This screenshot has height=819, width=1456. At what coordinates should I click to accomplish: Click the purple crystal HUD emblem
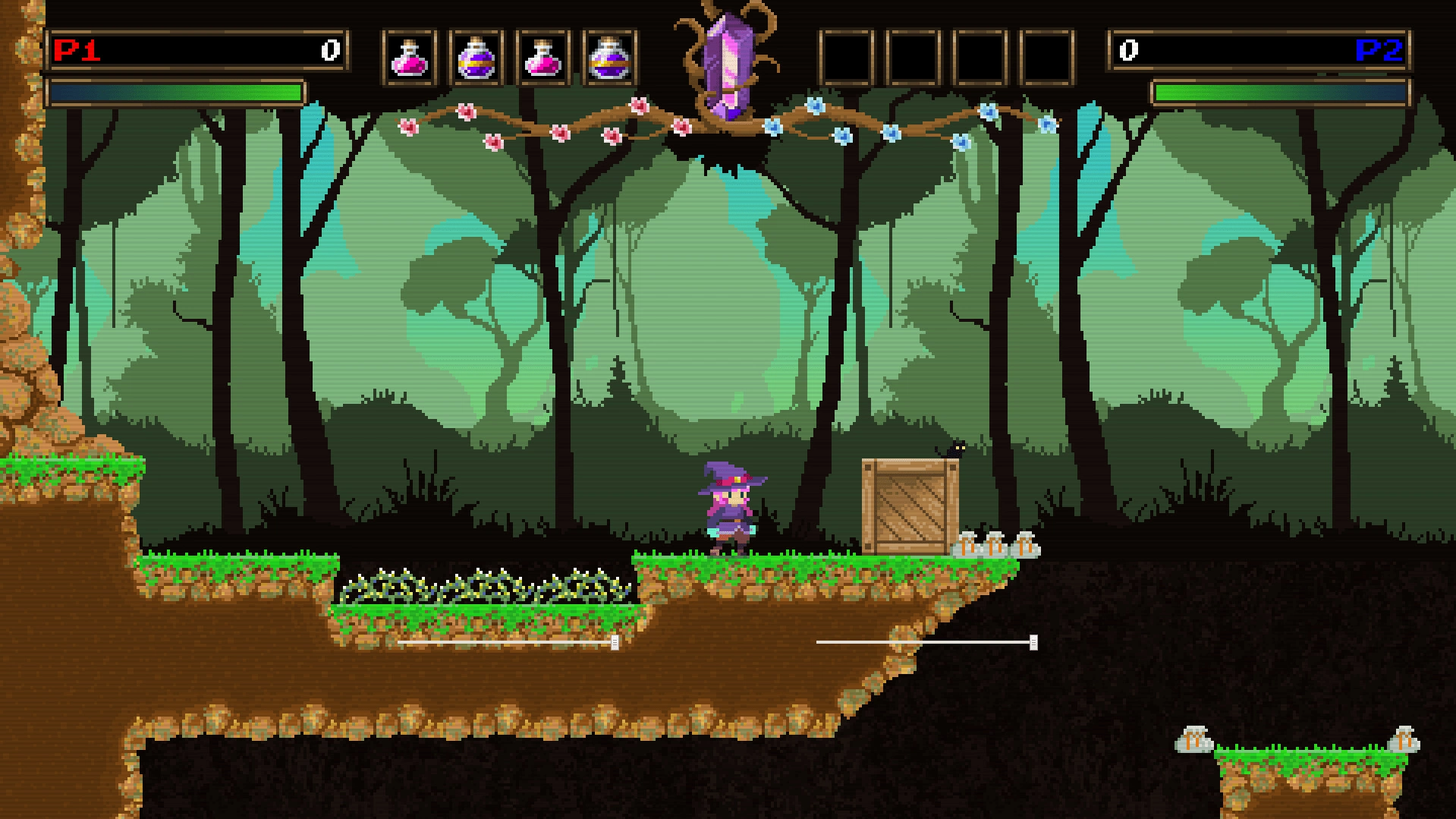click(x=726, y=67)
